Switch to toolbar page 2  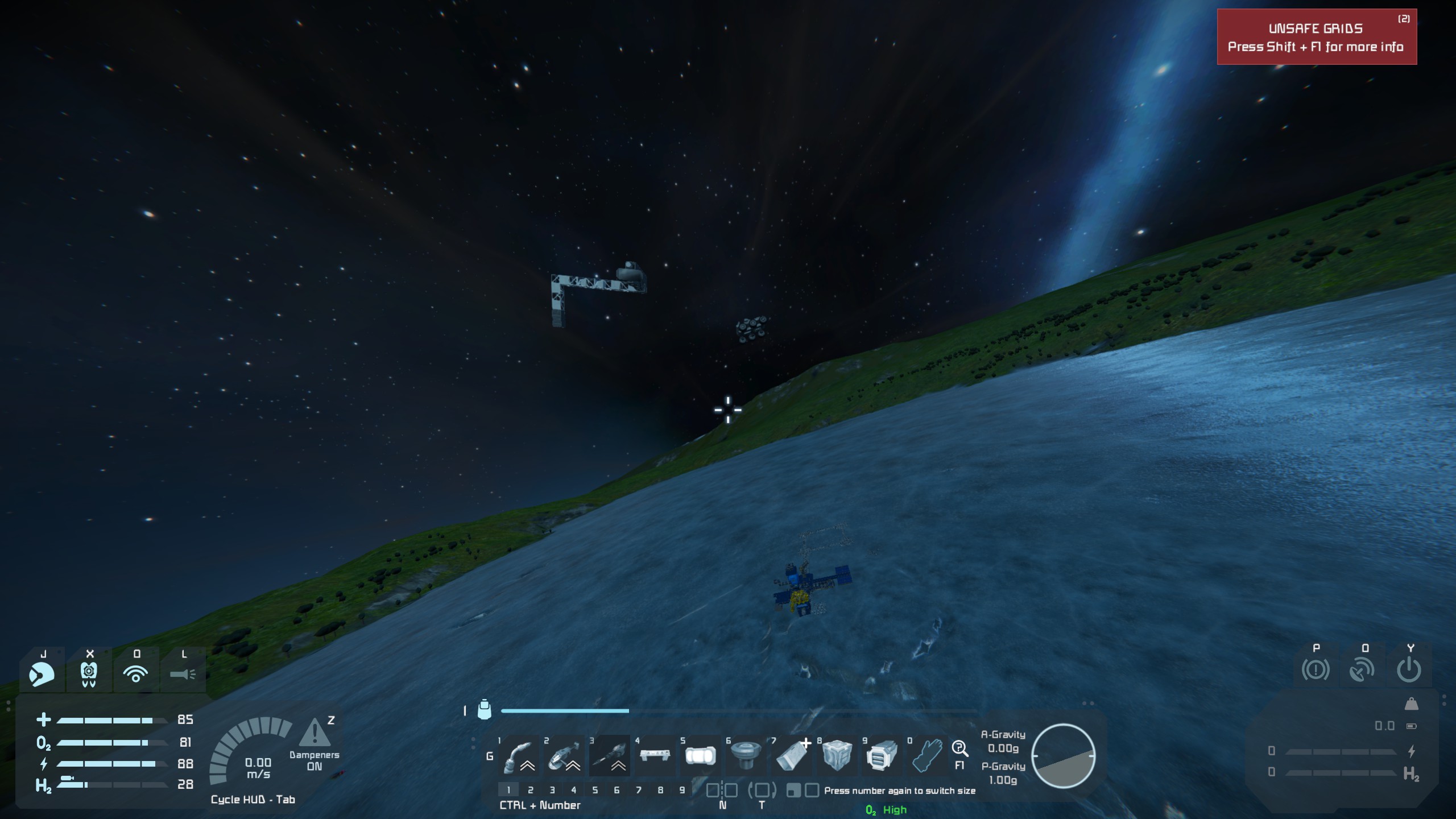530,790
